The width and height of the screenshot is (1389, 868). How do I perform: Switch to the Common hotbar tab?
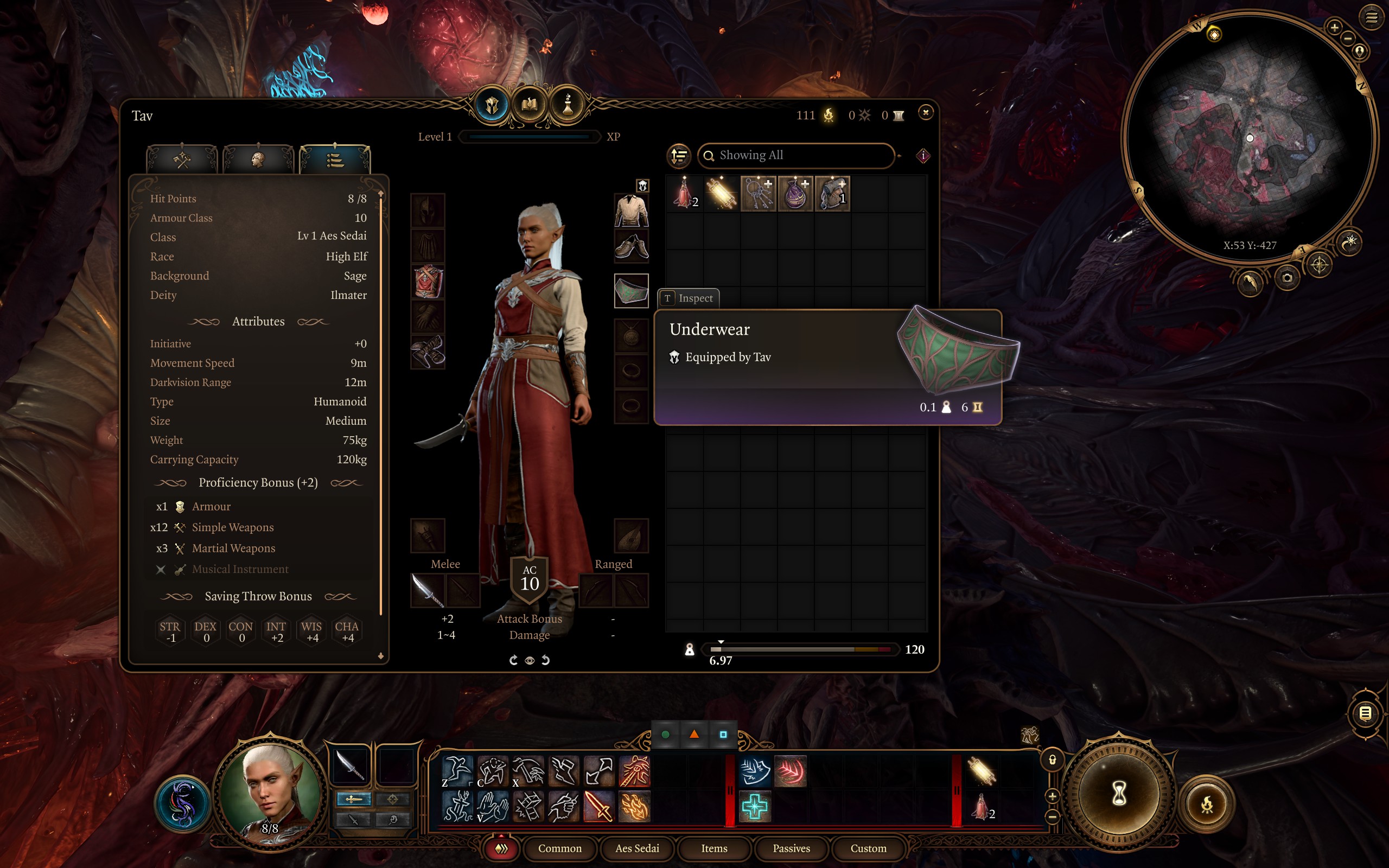click(559, 848)
